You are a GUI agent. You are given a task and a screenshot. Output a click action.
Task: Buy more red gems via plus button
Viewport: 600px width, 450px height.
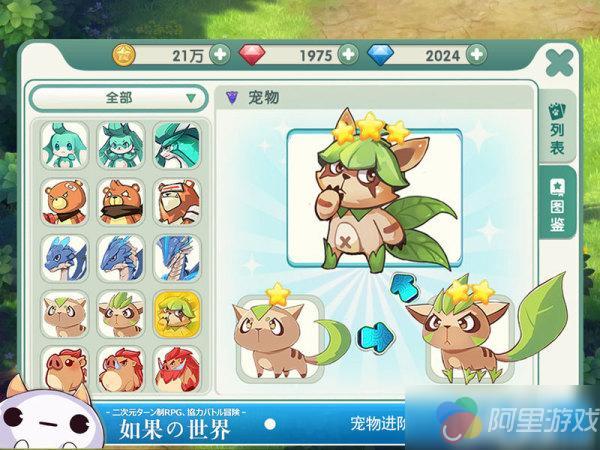[x=348, y=53]
